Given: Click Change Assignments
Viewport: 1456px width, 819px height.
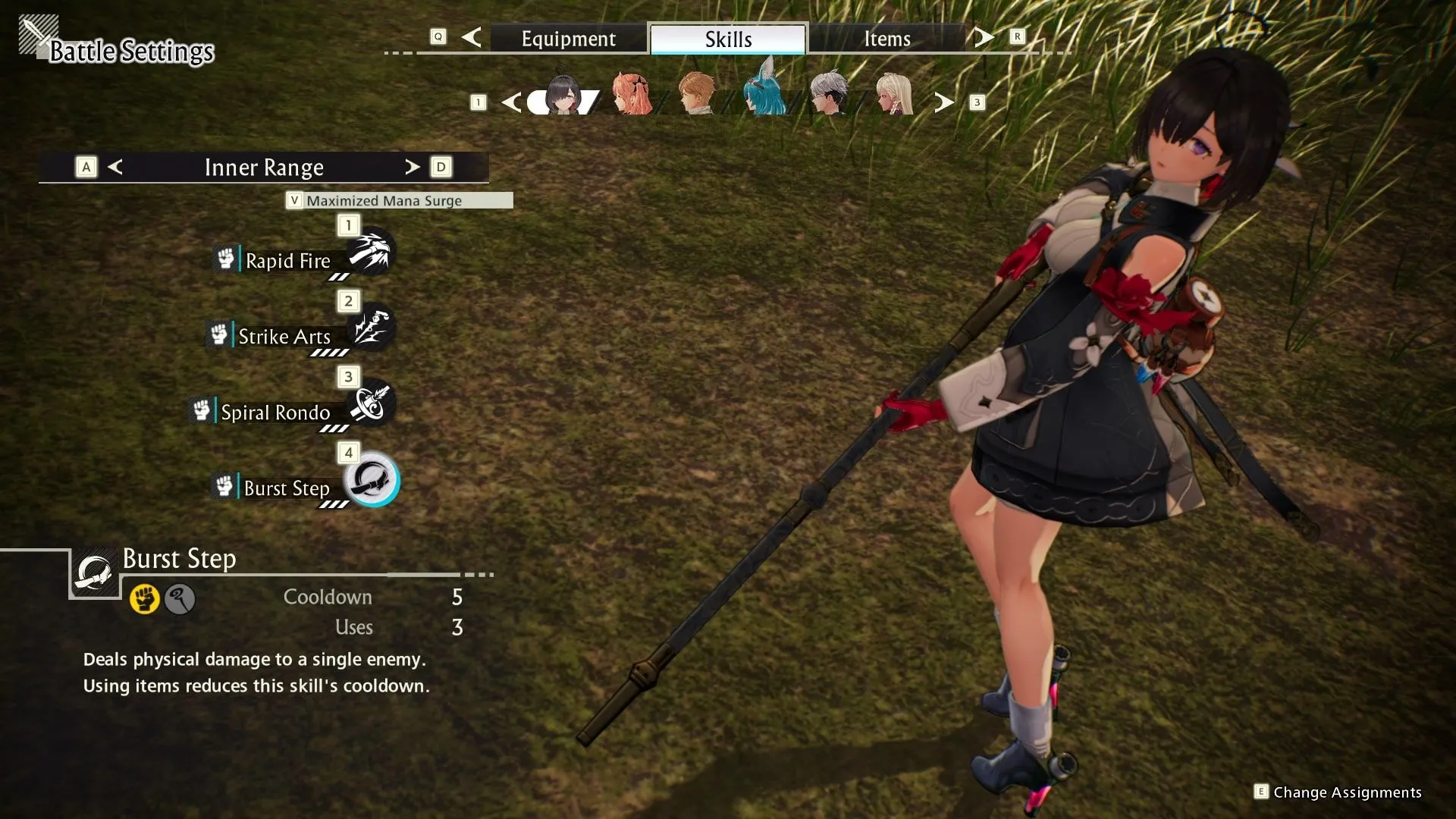Looking at the screenshot, I should point(1346,792).
